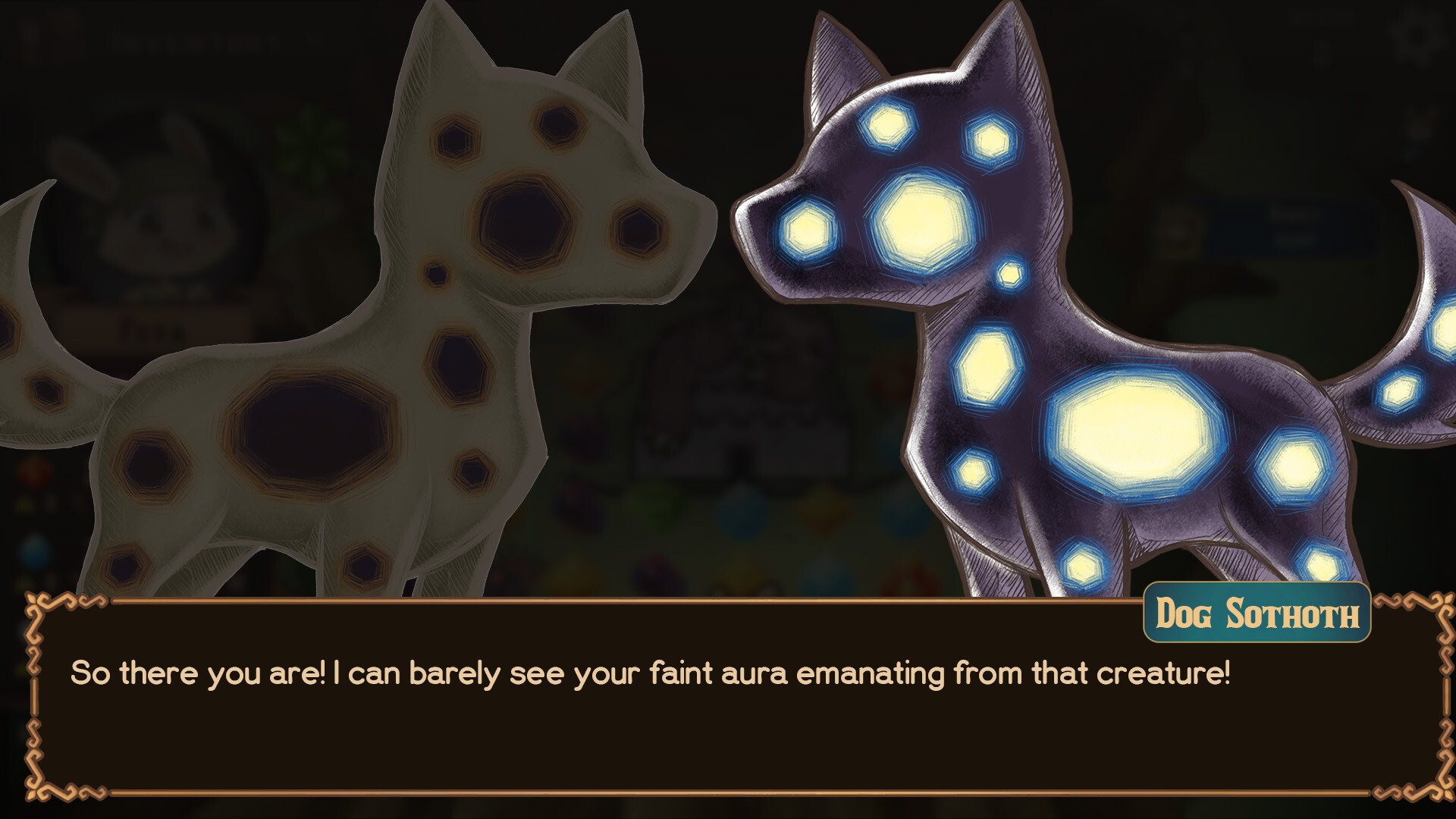Click the lower blue button in the background menu
This screenshot has height=819, width=1456.
(x=1294, y=239)
